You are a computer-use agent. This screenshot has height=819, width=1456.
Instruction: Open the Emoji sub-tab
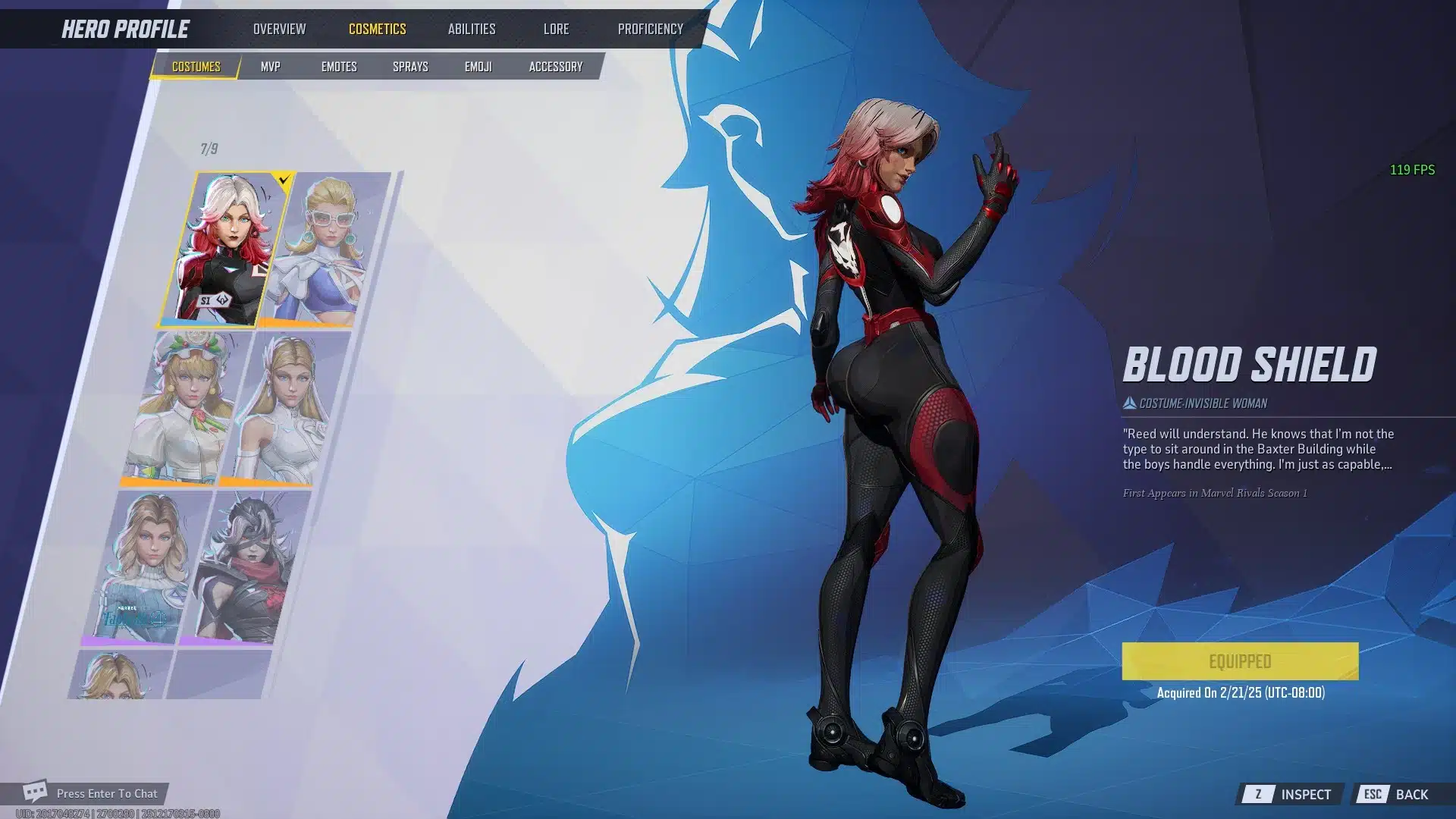click(x=478, y=67)
